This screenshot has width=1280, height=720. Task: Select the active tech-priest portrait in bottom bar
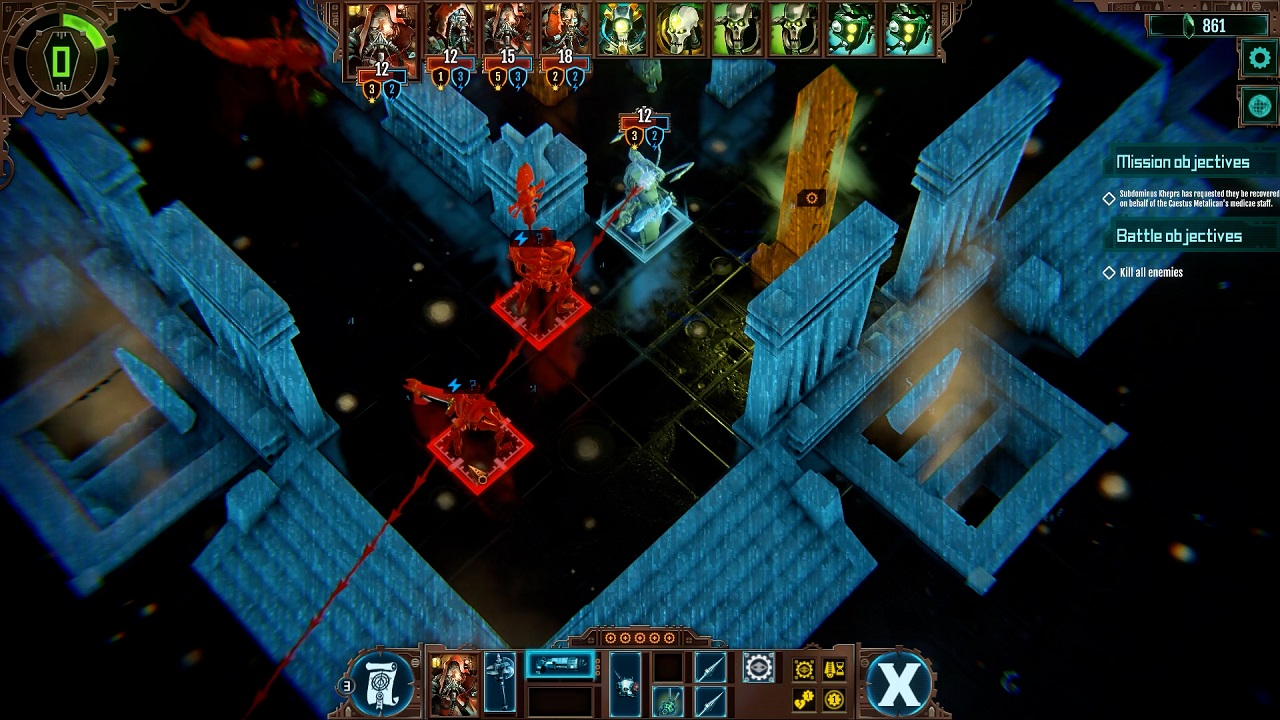pyautogui.click(x=453, y=682)
